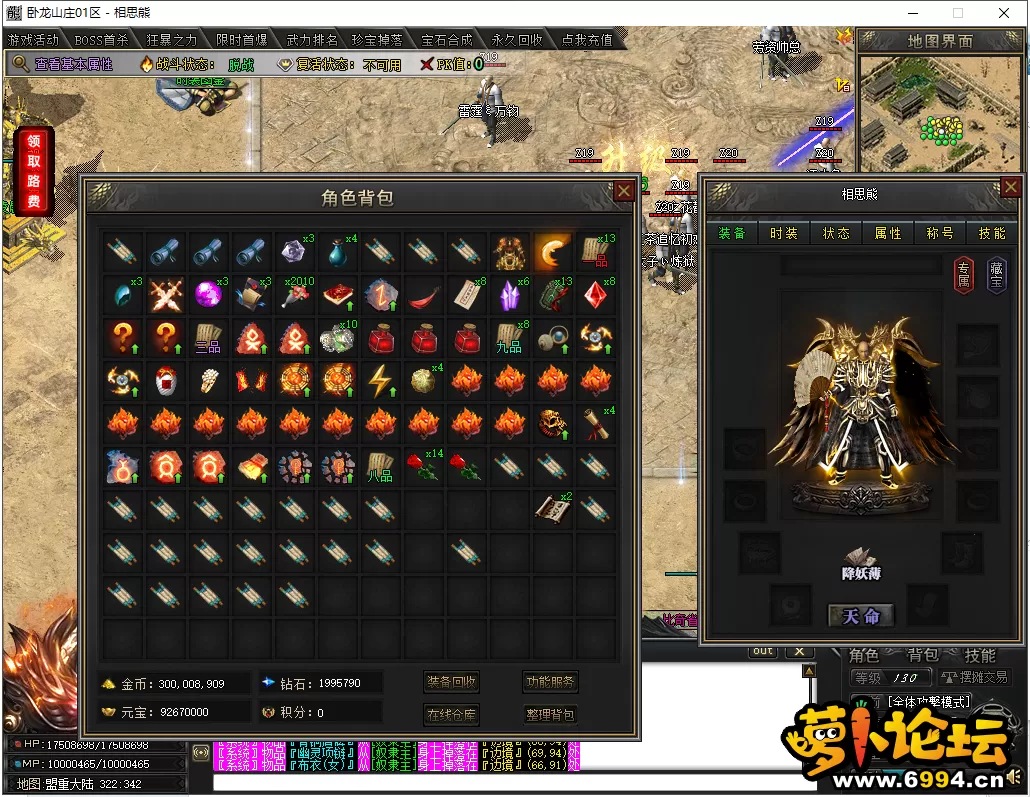
Task: Close the 相思熊 character panel
Action: coord(1010,189)
